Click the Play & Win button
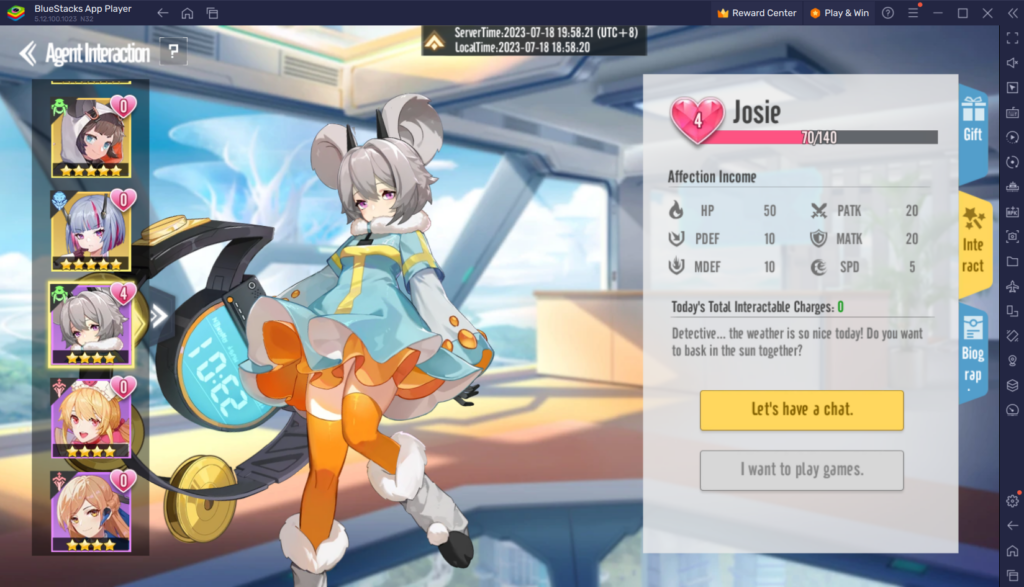 [838, 13]
